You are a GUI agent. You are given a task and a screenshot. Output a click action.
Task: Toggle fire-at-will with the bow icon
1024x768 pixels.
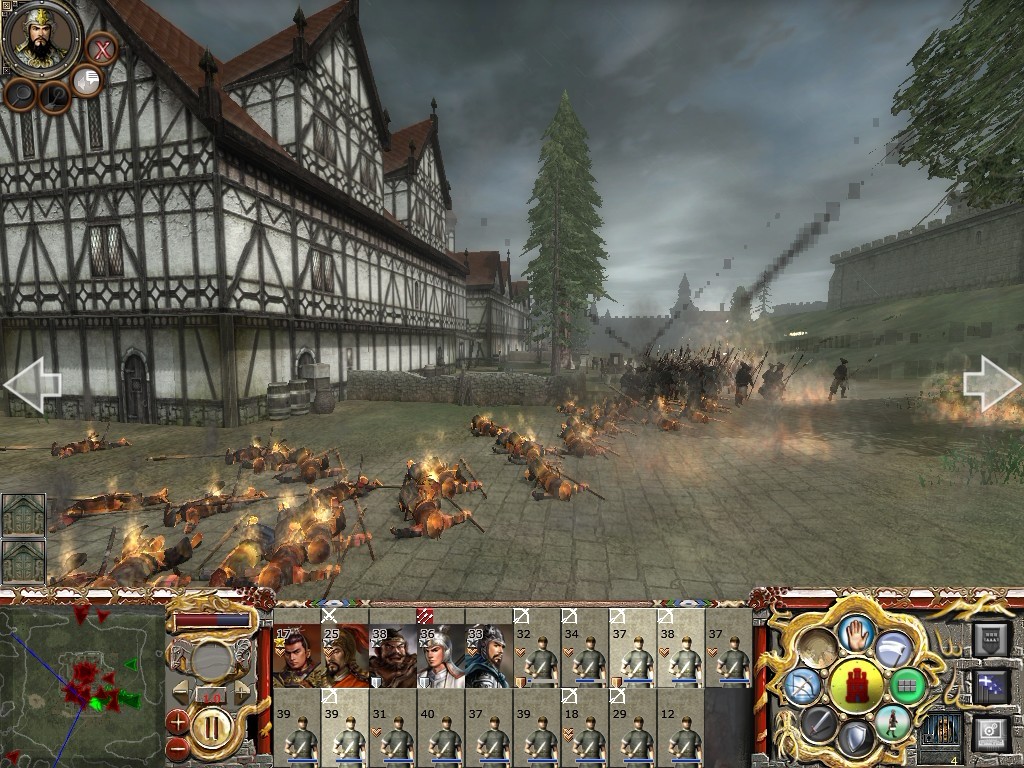point(803,686)
